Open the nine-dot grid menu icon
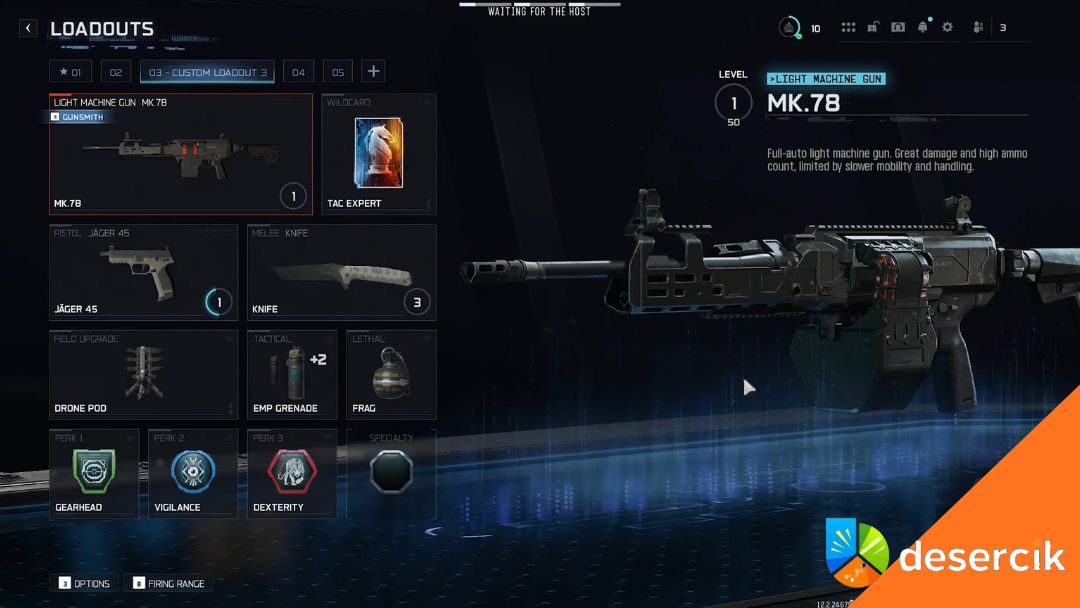Viewport: 1080px width, 608px height. click(x=849, y=28)
